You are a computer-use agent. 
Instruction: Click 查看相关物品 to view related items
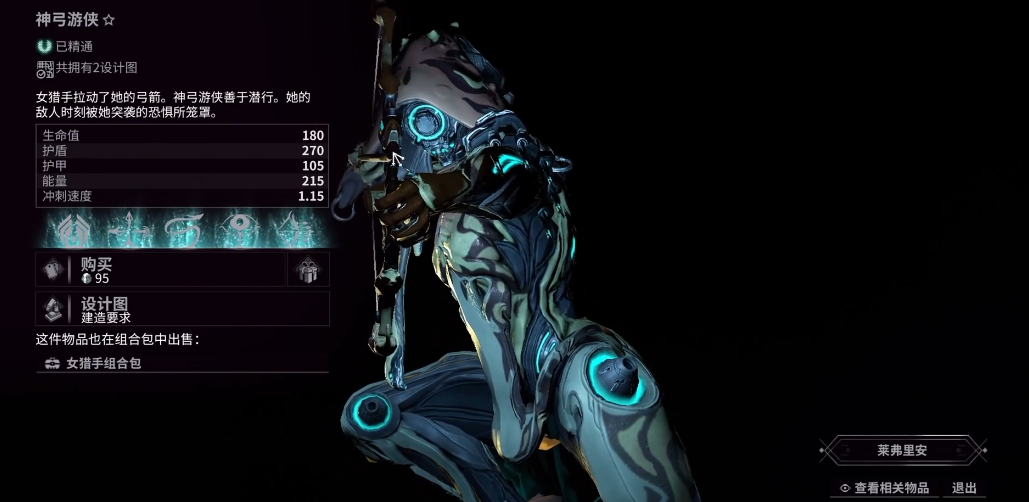[x=884, y=488]
